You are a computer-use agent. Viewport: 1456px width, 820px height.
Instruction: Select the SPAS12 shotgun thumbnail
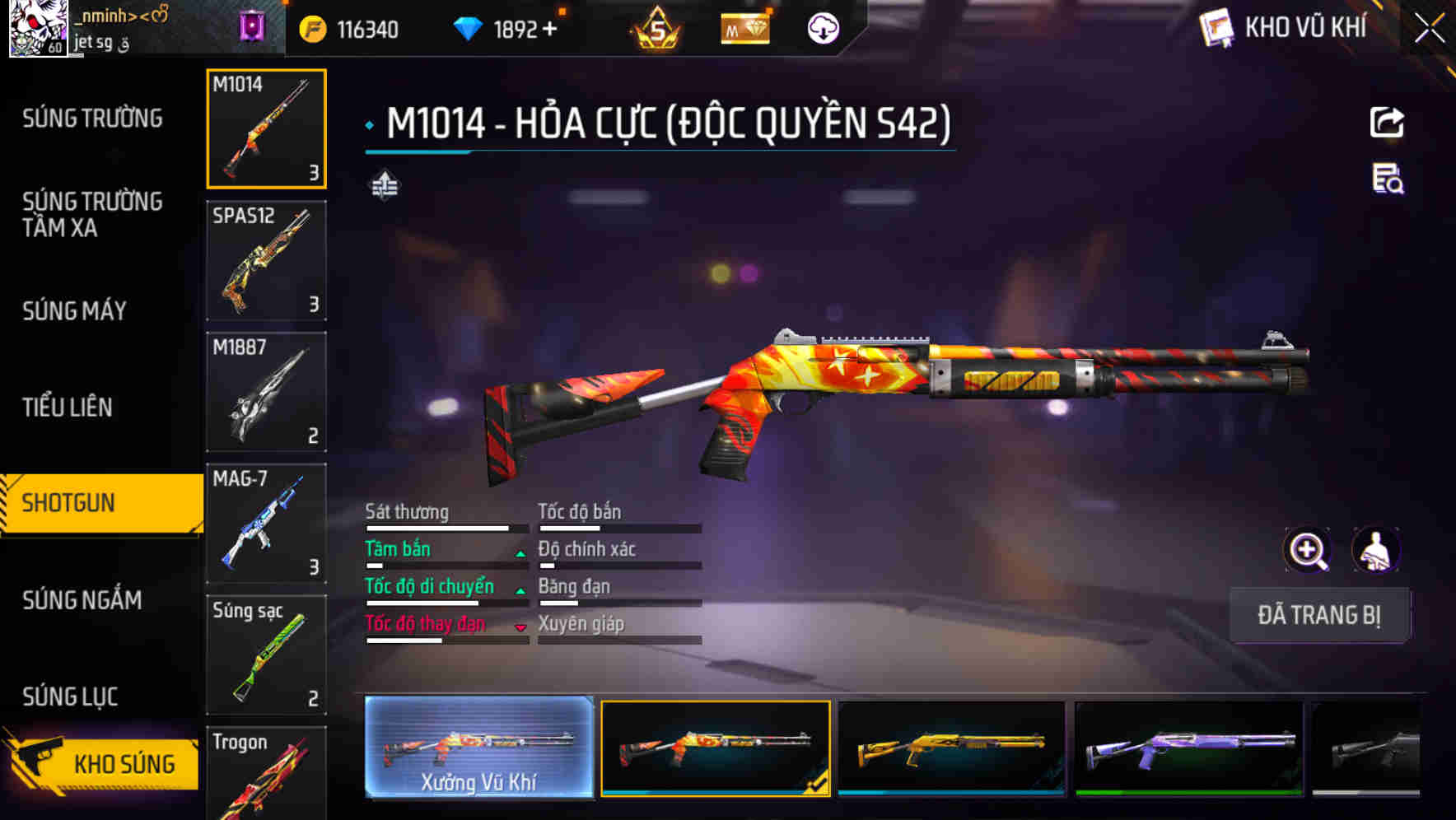(x=266, y=260)
